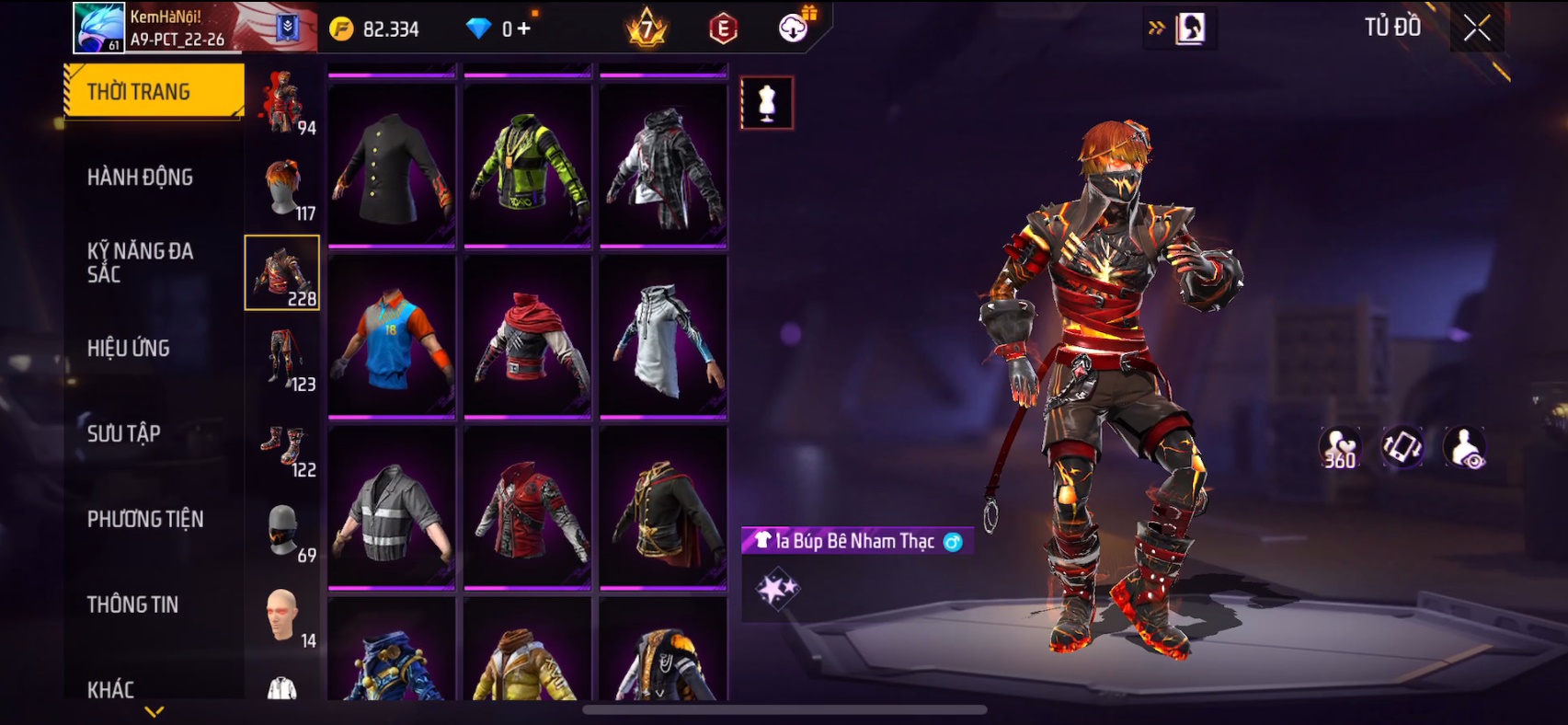
Task: Go to the Sưu Tập section
Action: pyautogui.click(x=124, y=433)
